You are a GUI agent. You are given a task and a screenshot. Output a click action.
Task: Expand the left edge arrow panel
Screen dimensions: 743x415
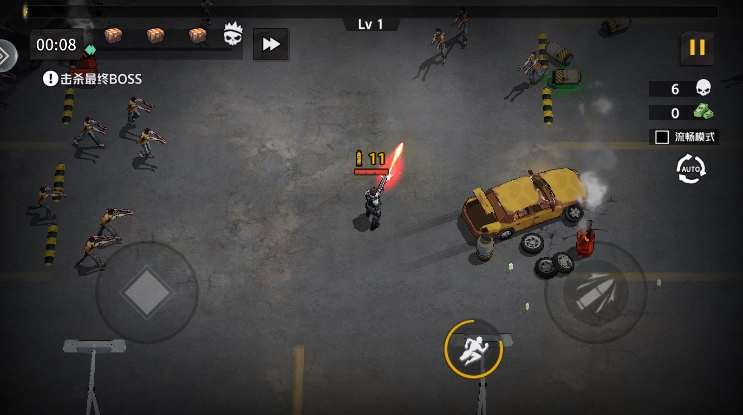(6, 55)
